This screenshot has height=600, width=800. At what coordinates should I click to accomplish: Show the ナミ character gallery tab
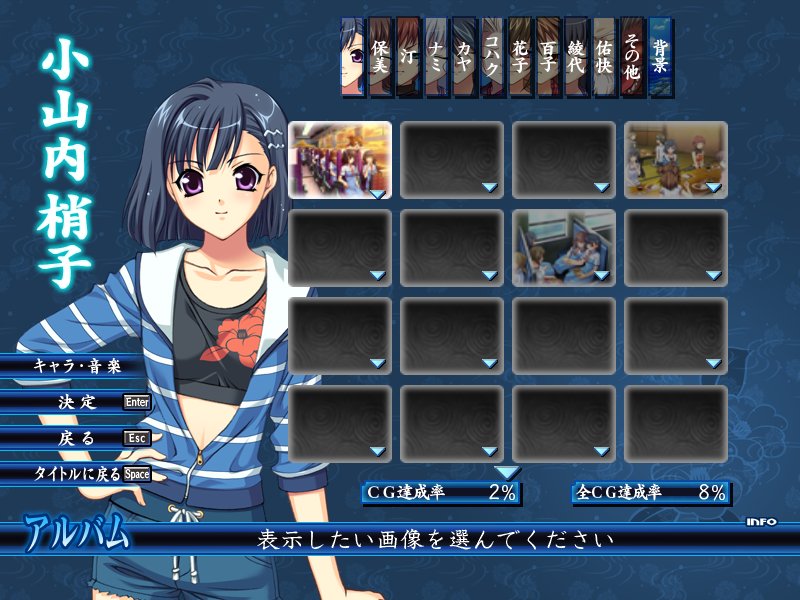click(436, 56)
